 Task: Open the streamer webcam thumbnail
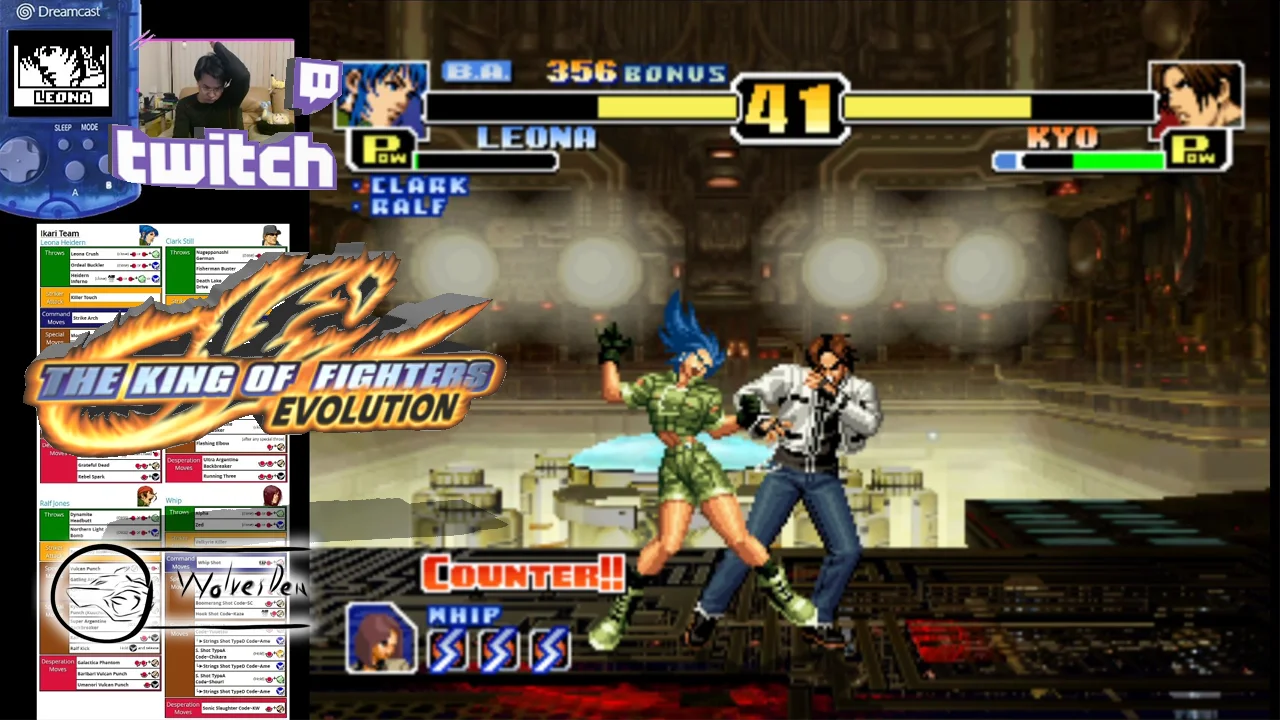214,90
